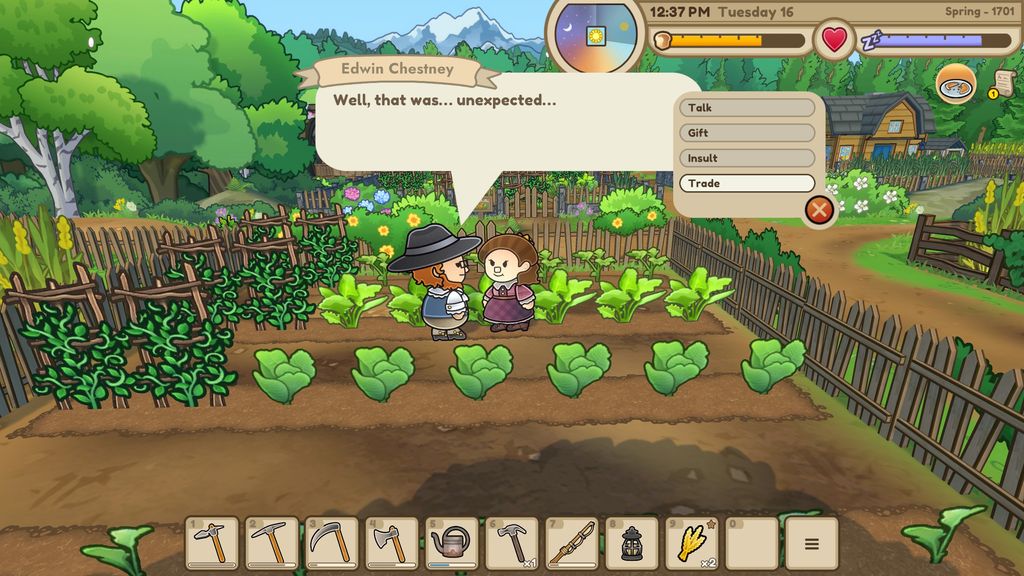Select the hoe in hotbar slot 1
This screenshot has width=1024, height=576.
coord(212,543)
